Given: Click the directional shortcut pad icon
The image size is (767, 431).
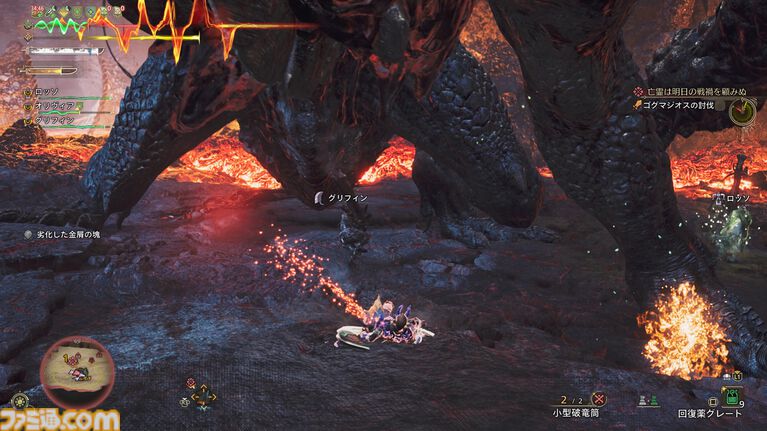Looking at the screenshot, I should pos(203,394).
